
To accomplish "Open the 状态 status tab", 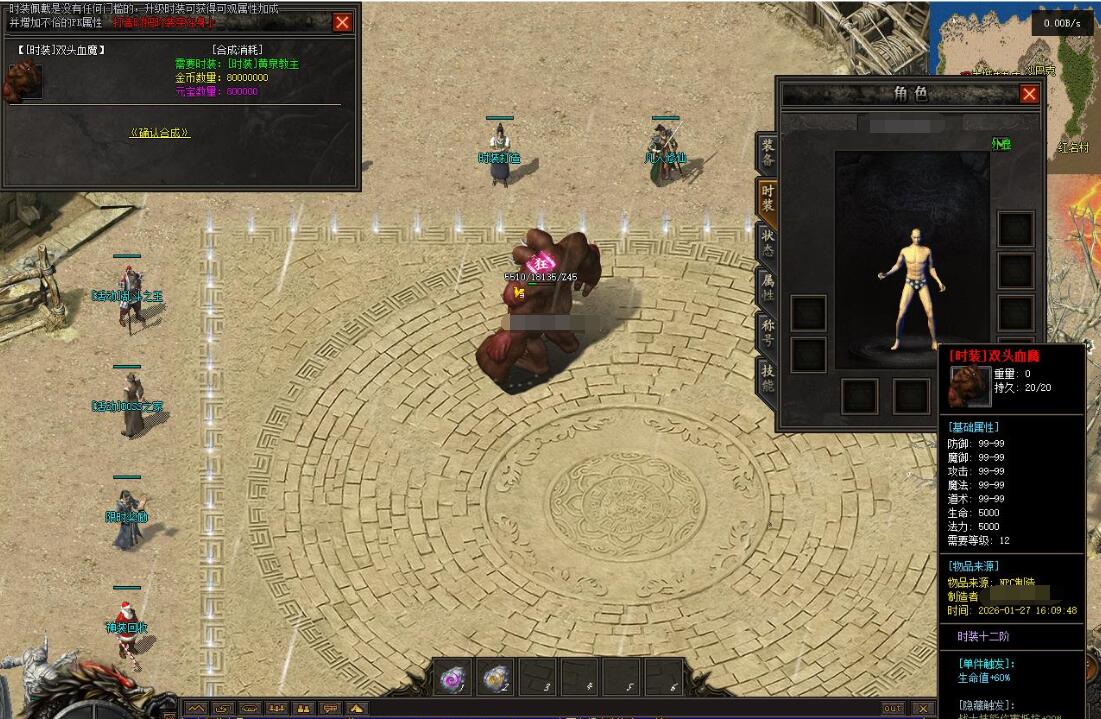I will pos(767,243).
